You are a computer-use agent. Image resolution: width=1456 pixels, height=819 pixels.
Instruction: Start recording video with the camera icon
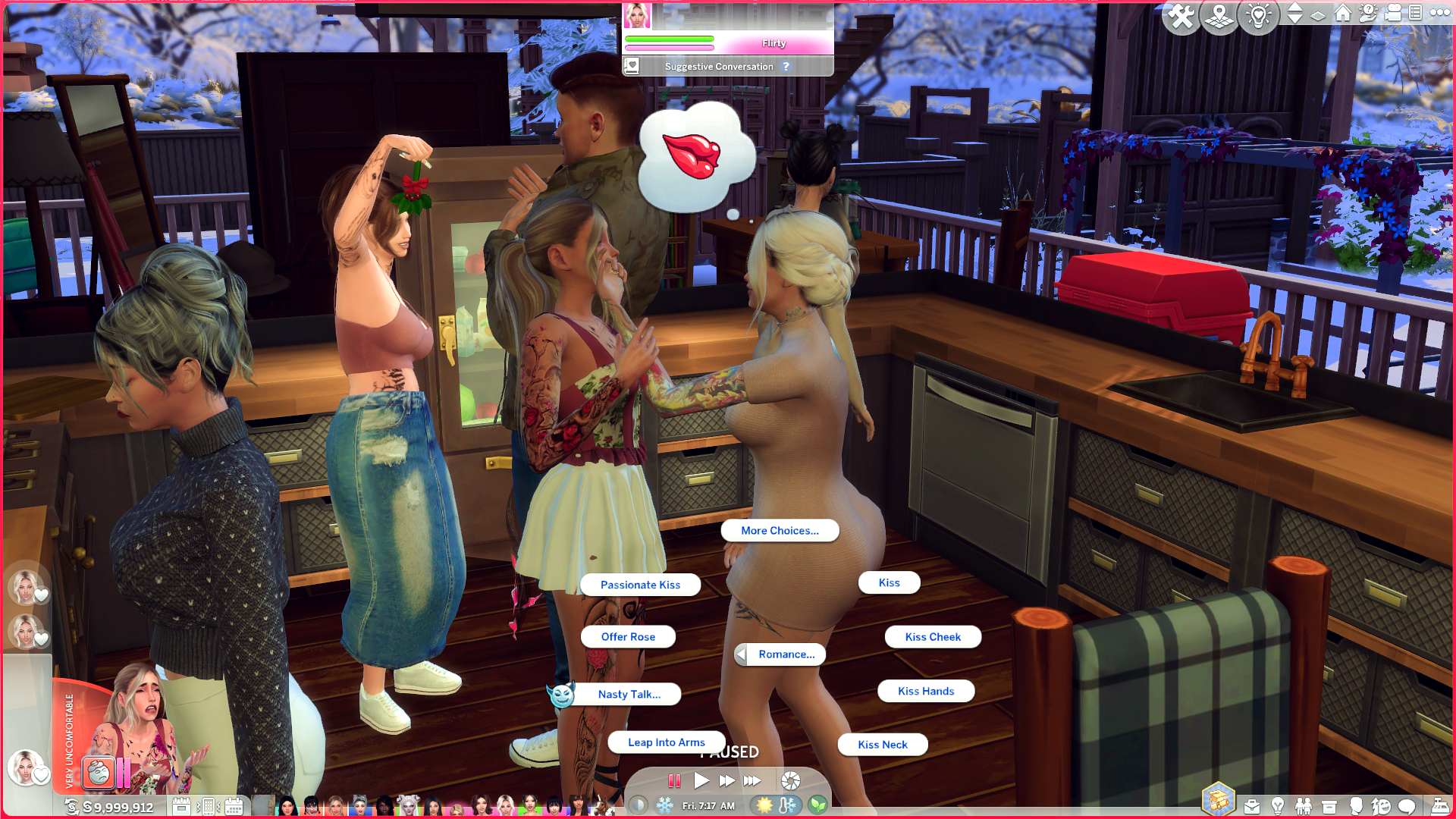click(1392, 14)
